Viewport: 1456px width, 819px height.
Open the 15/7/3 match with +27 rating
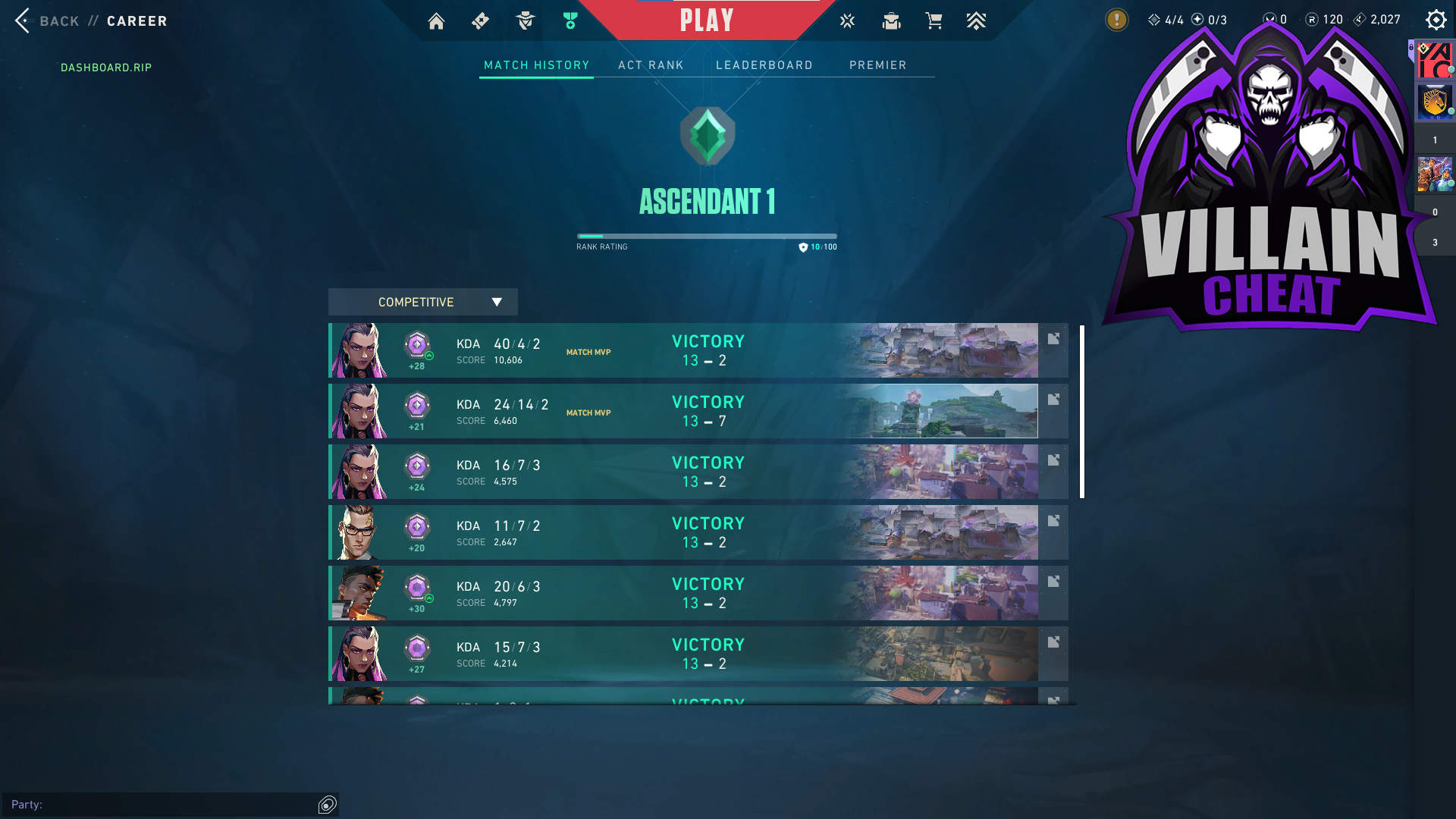682,654
